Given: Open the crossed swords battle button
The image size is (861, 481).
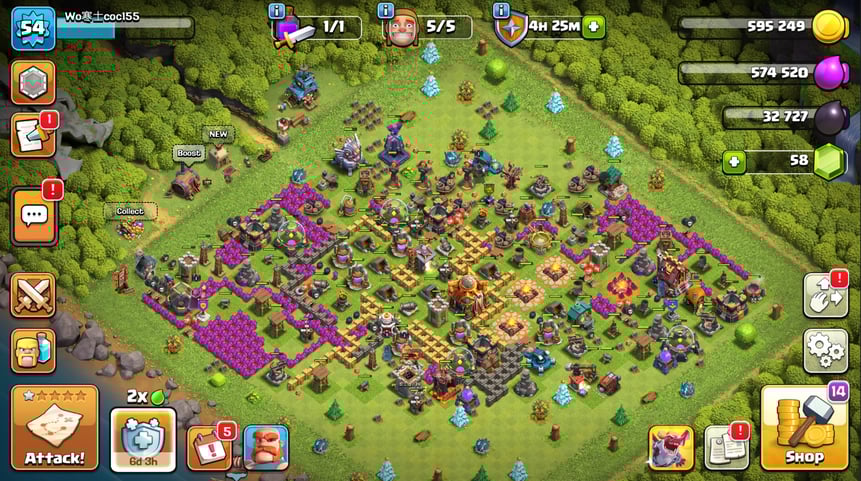Looking at the screenshot, I should tap(32, 295).
